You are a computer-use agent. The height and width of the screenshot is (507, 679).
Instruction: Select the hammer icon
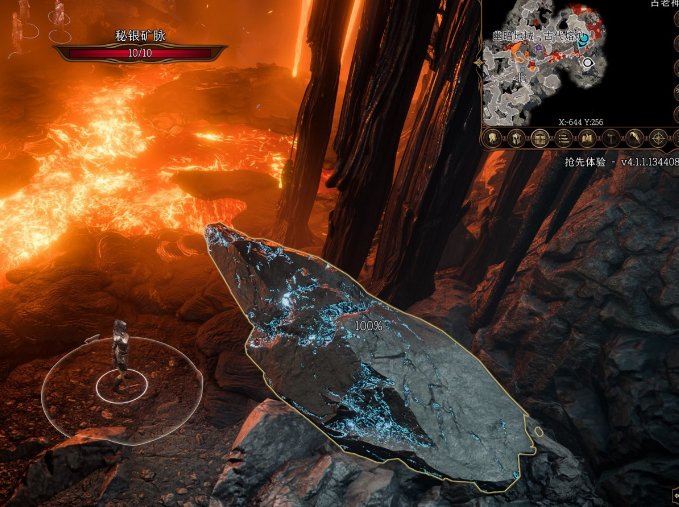610,138
